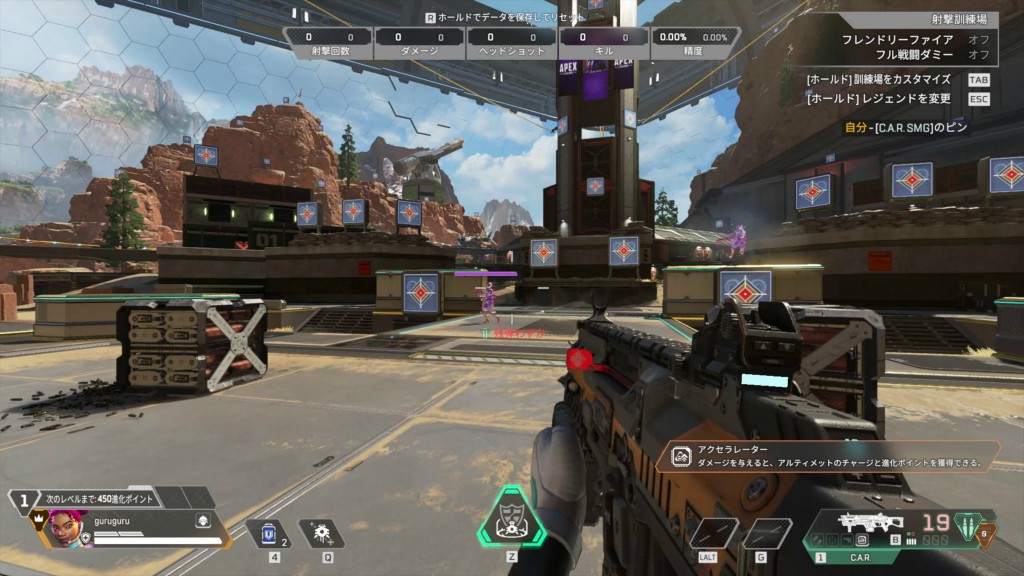Select the C.A.R. weapon slot
This screenshot has height=576, width=1024.
coord(858,526)
